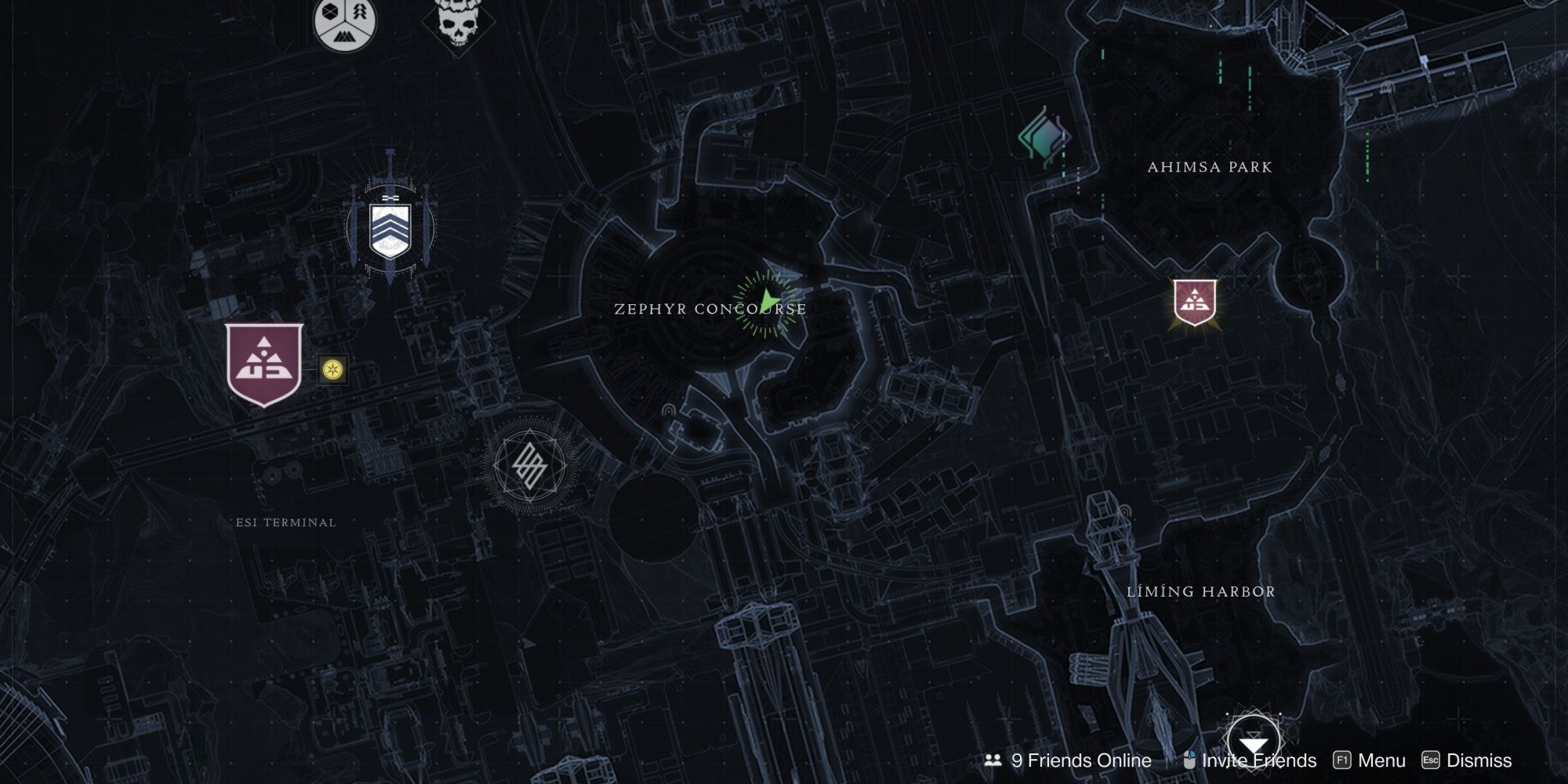Open the Menu option

click(1381, 760)
